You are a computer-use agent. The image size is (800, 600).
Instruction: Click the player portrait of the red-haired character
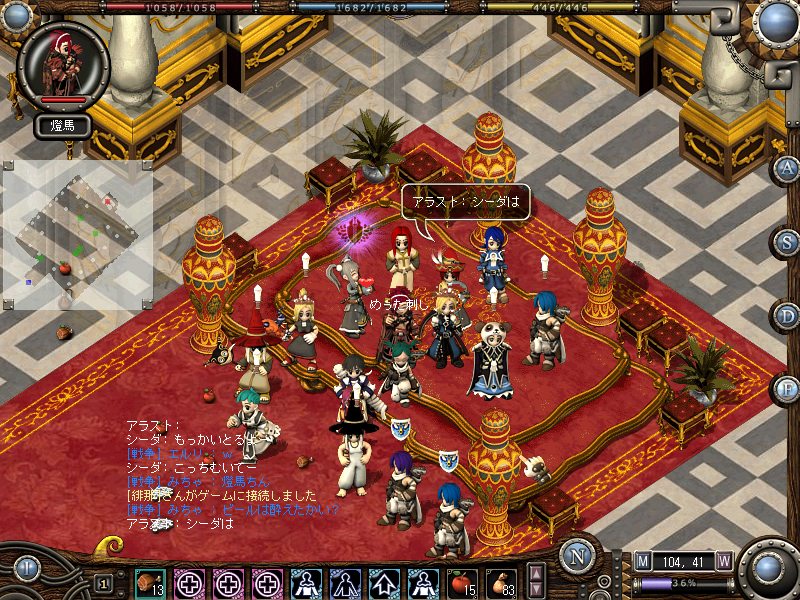click(64, 62)
